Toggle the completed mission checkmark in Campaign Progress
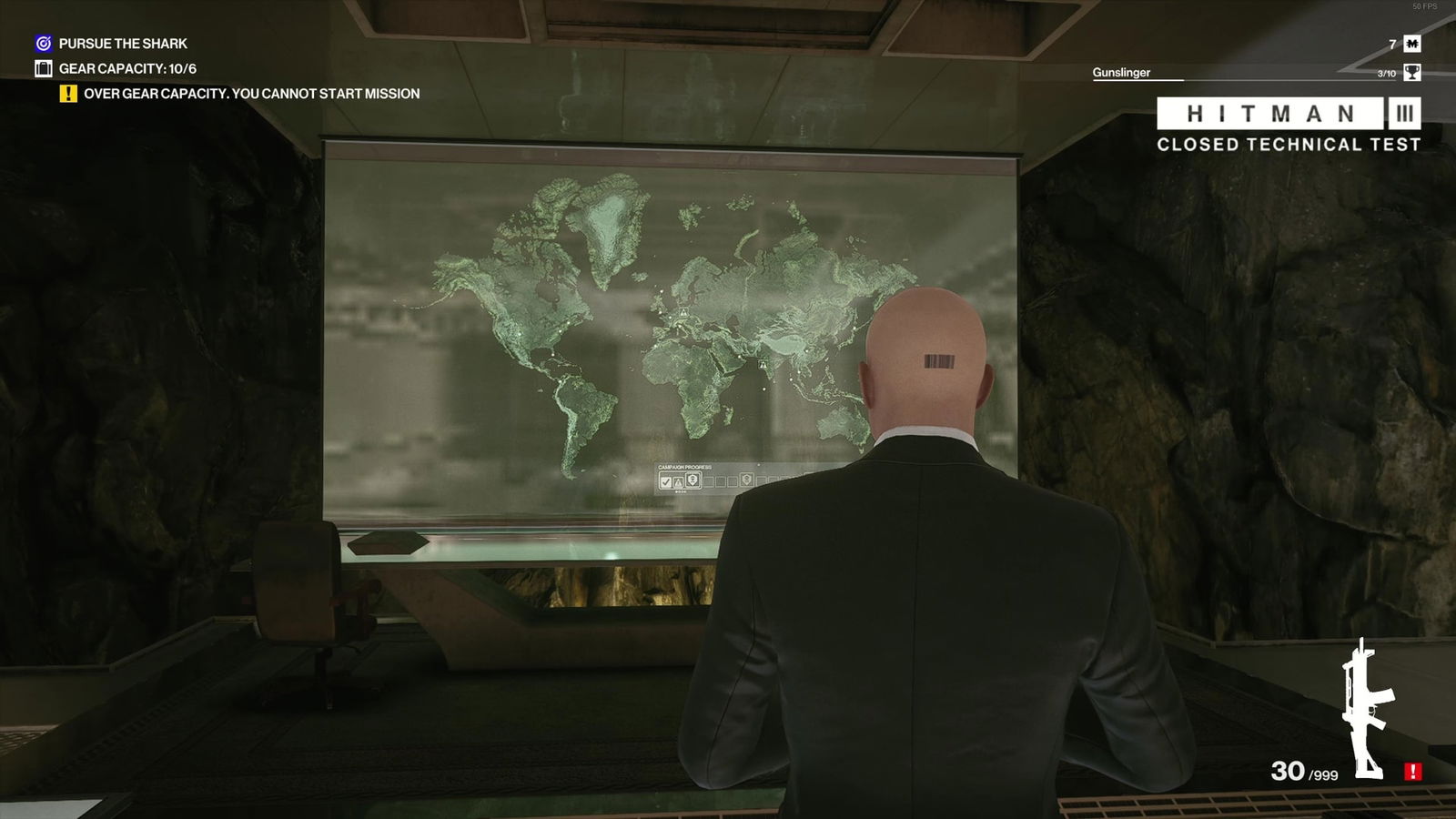1456x819 pixels. coord(665,480)
